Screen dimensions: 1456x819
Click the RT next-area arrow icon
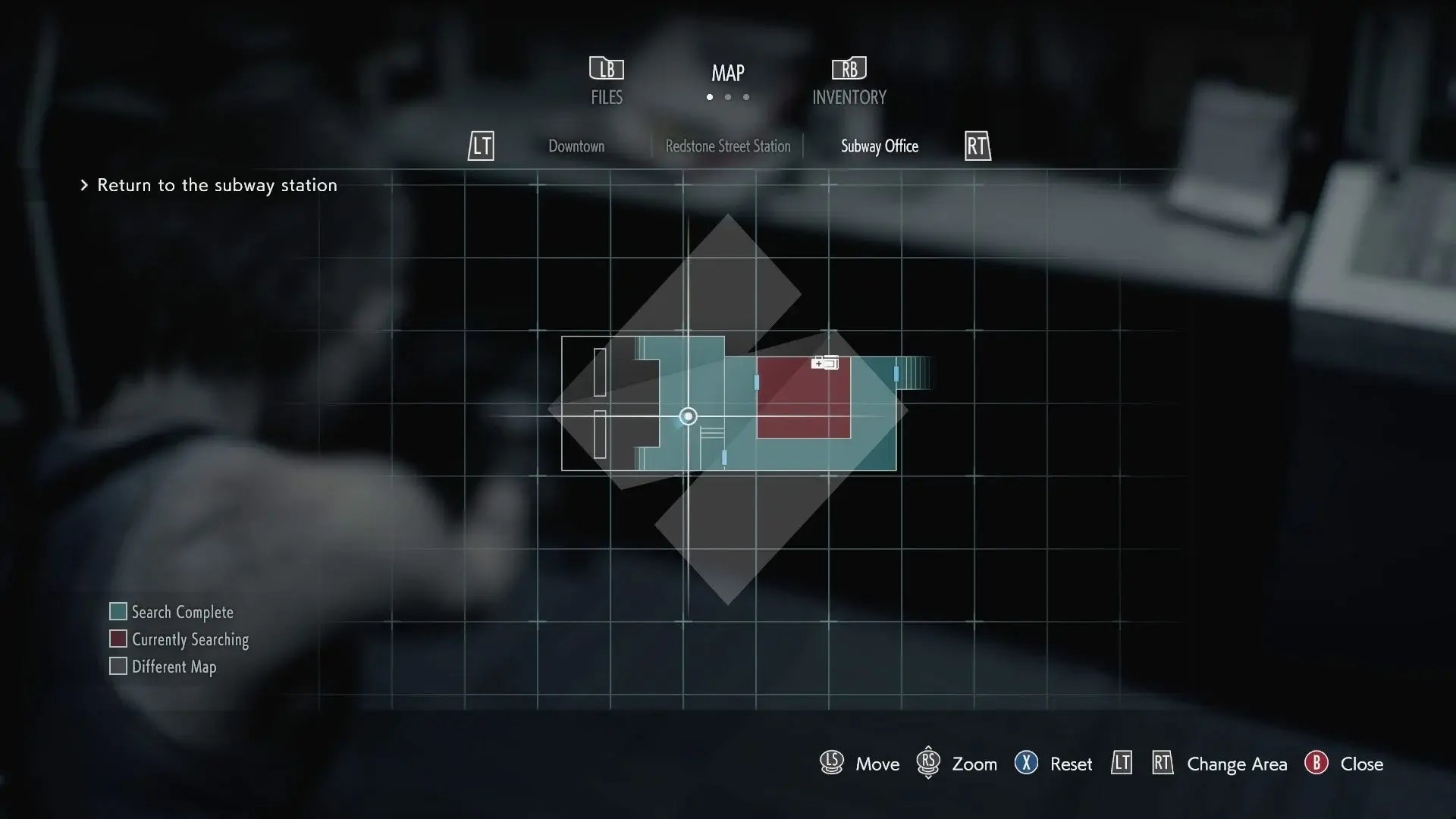[x=977, y=146]
